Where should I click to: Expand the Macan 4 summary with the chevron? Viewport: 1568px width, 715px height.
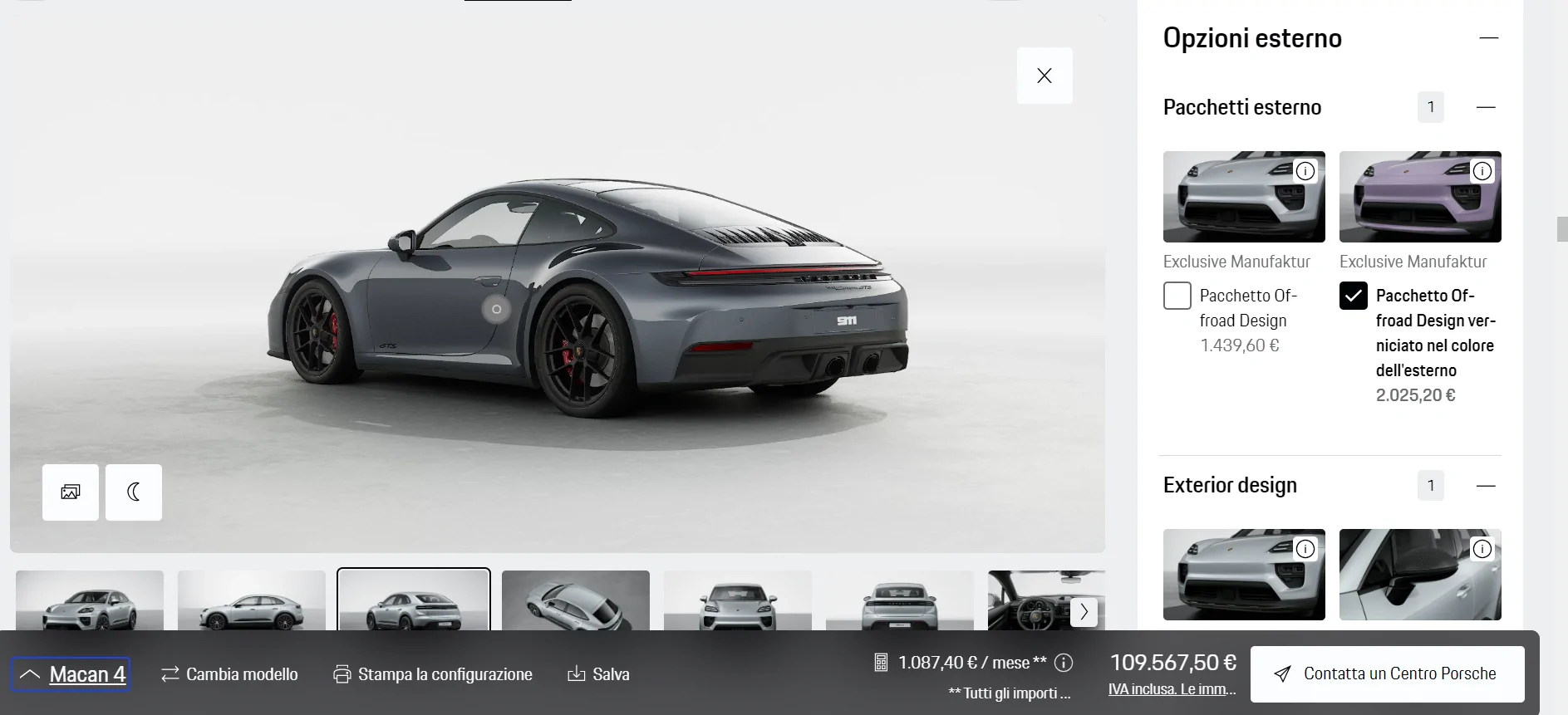point(31,673)
